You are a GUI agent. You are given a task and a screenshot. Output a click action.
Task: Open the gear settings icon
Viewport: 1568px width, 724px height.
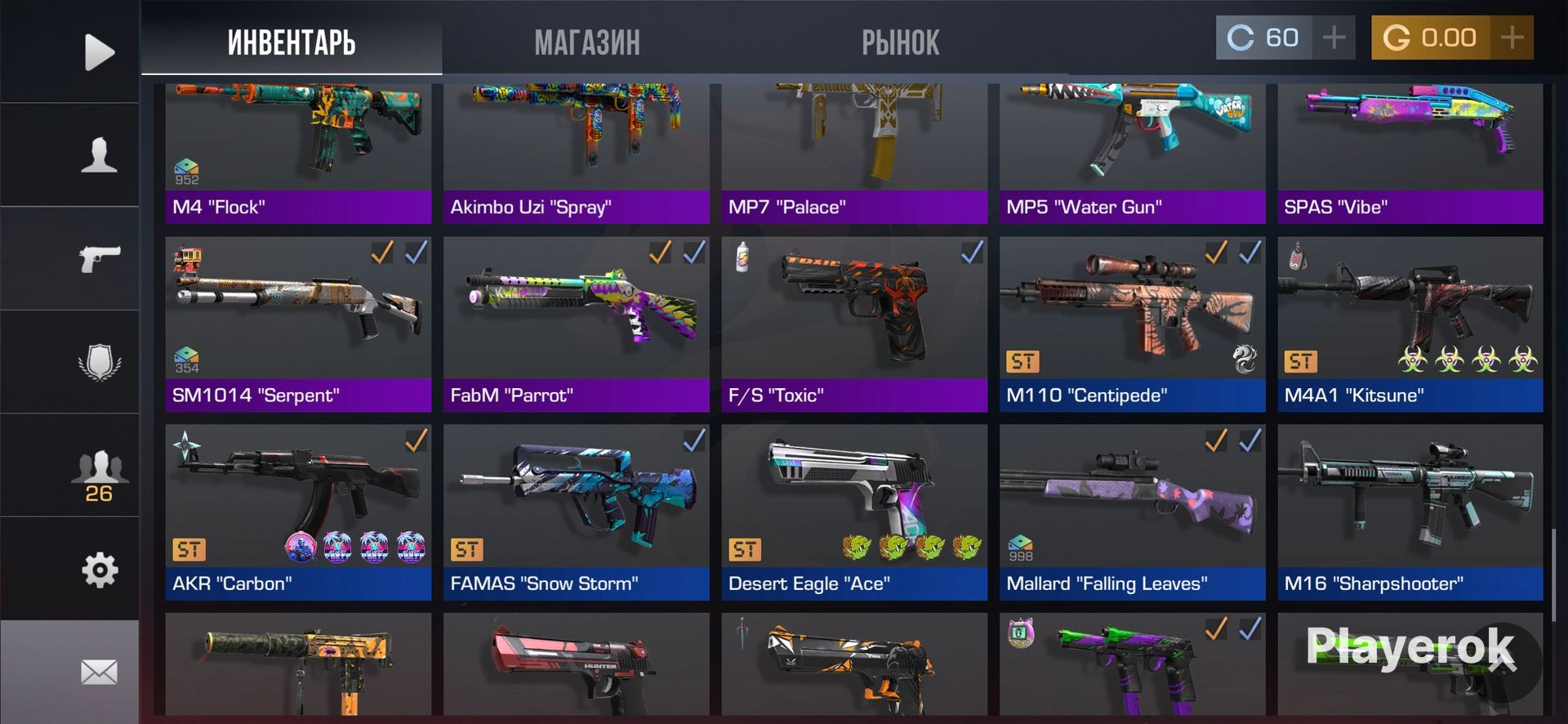(99, 570)
